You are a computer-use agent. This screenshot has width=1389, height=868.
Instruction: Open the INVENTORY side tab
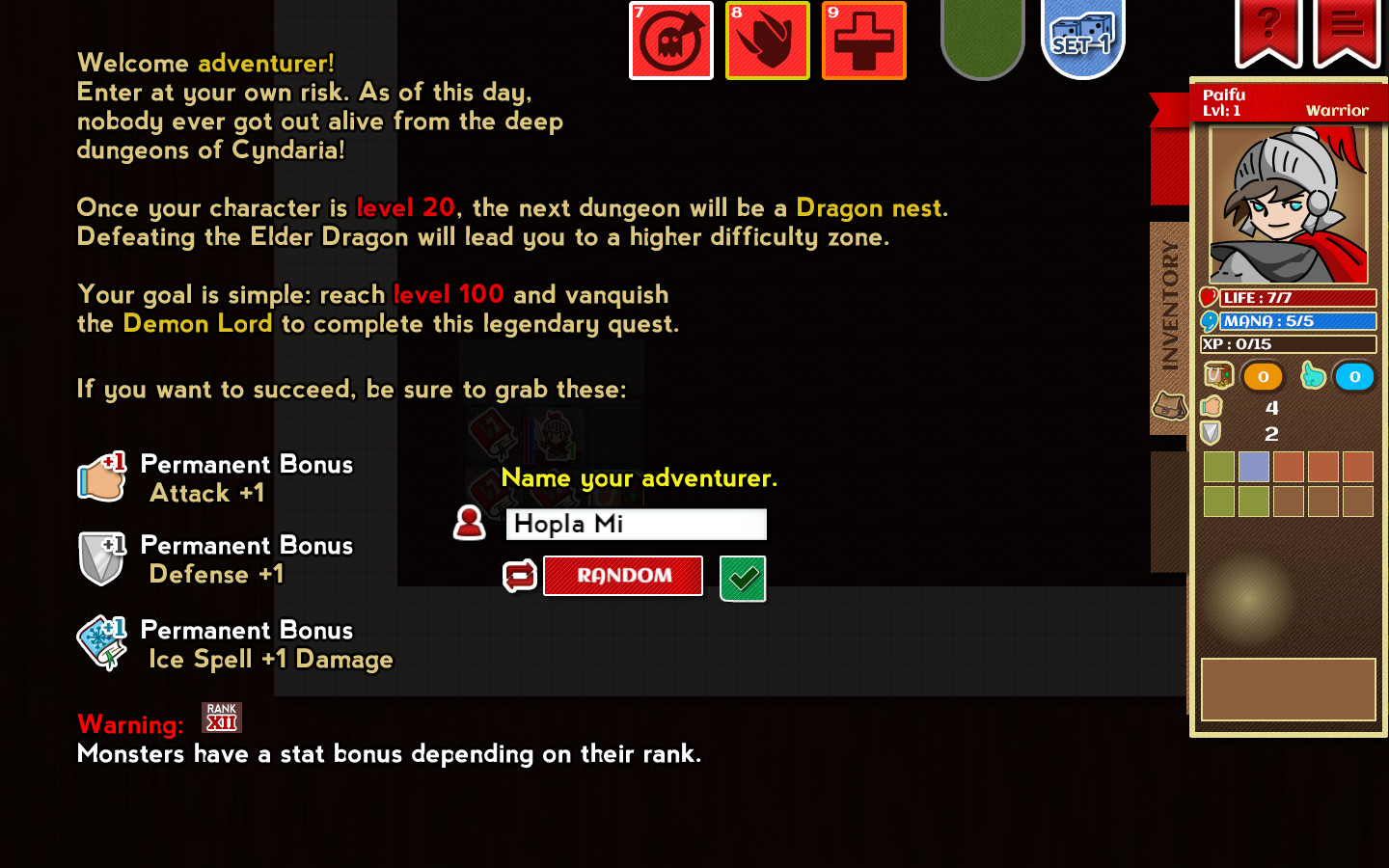click(1168, 307)
